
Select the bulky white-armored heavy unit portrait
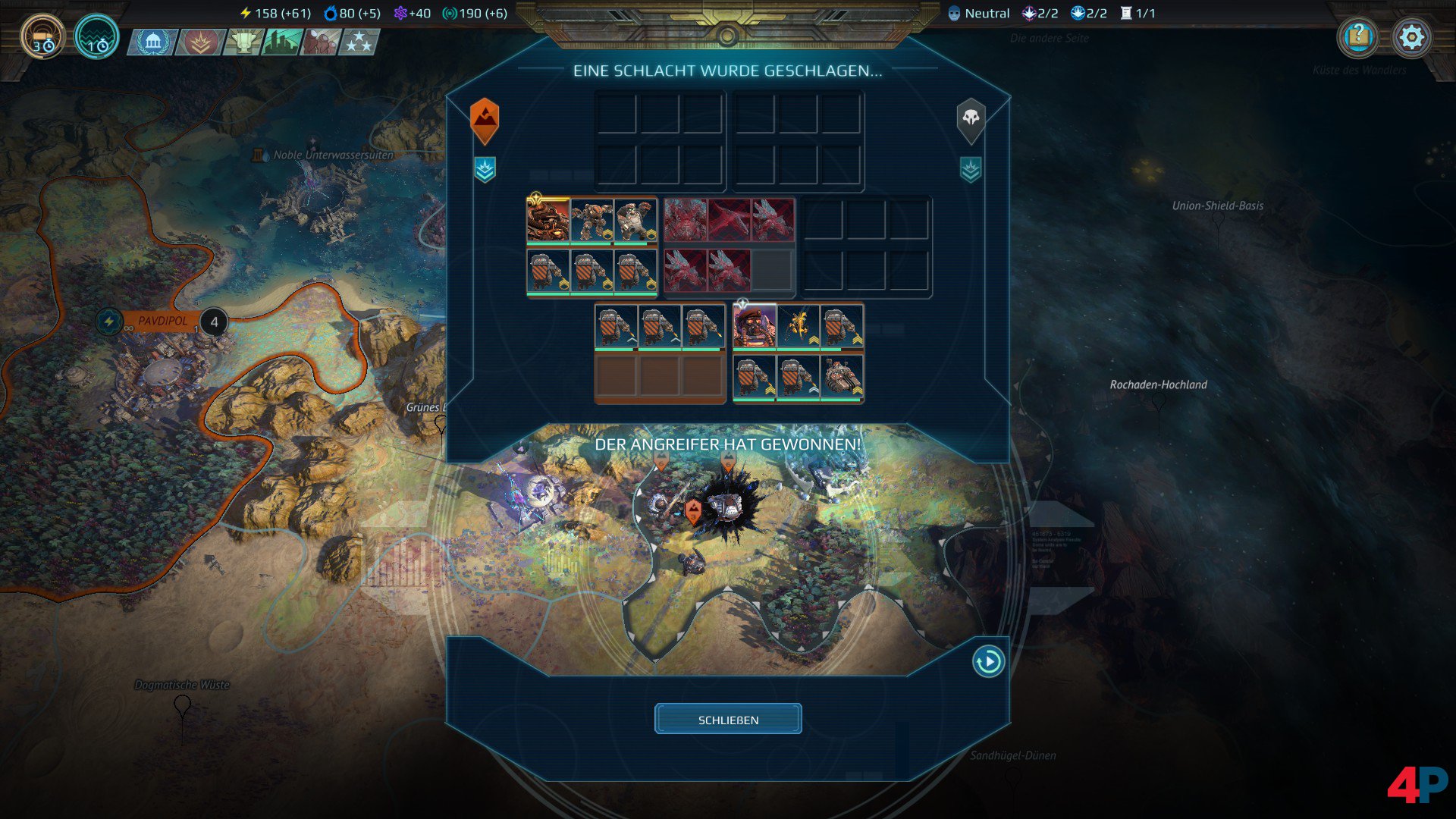coord(635,221)
